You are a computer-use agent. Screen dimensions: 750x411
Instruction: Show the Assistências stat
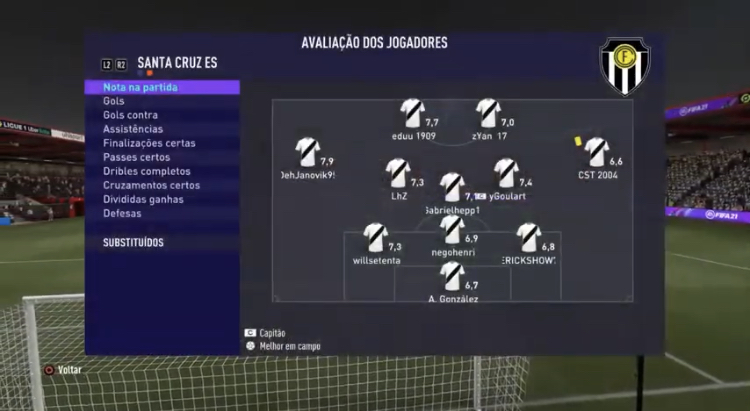pyautogui.click(x=132, y=129)
